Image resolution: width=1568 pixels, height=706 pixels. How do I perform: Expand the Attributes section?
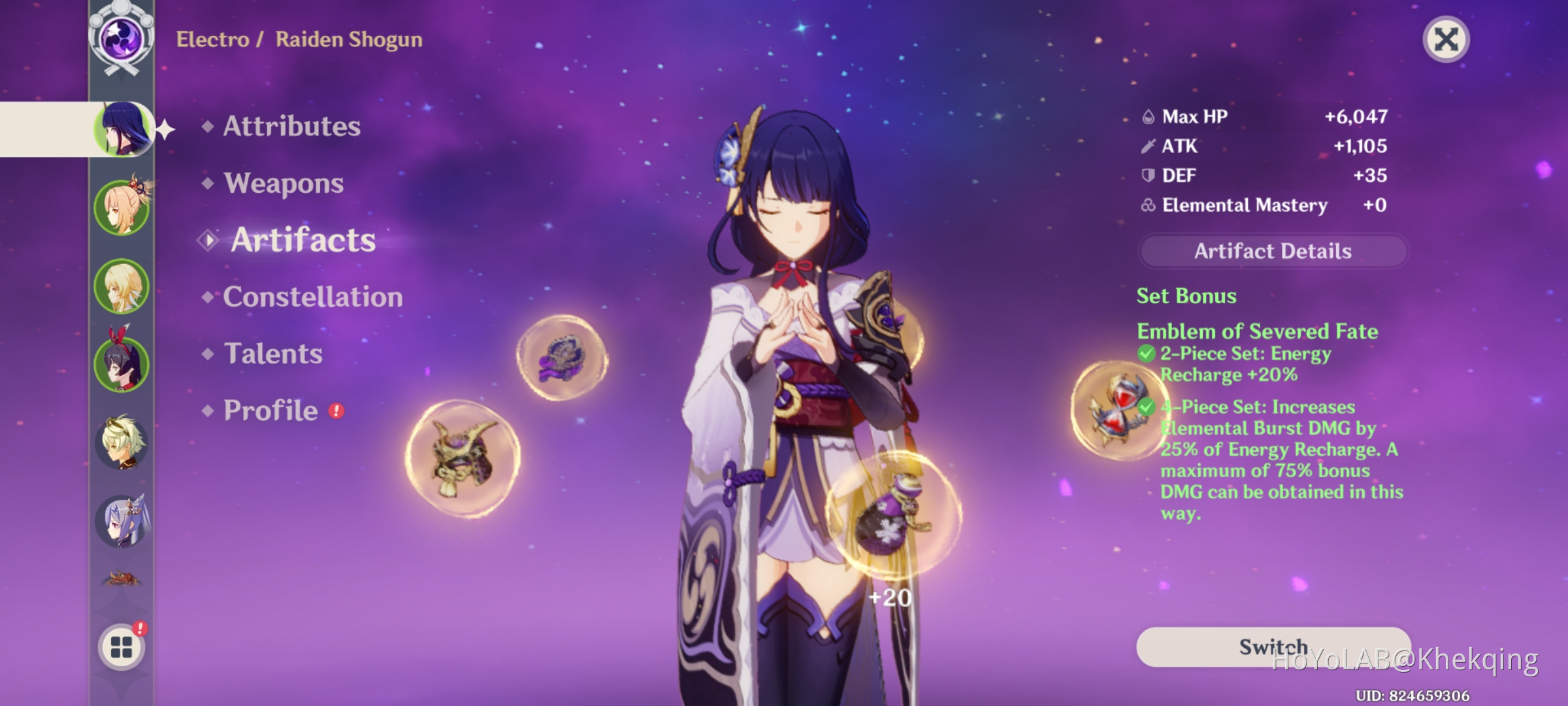tap(290, 127)
